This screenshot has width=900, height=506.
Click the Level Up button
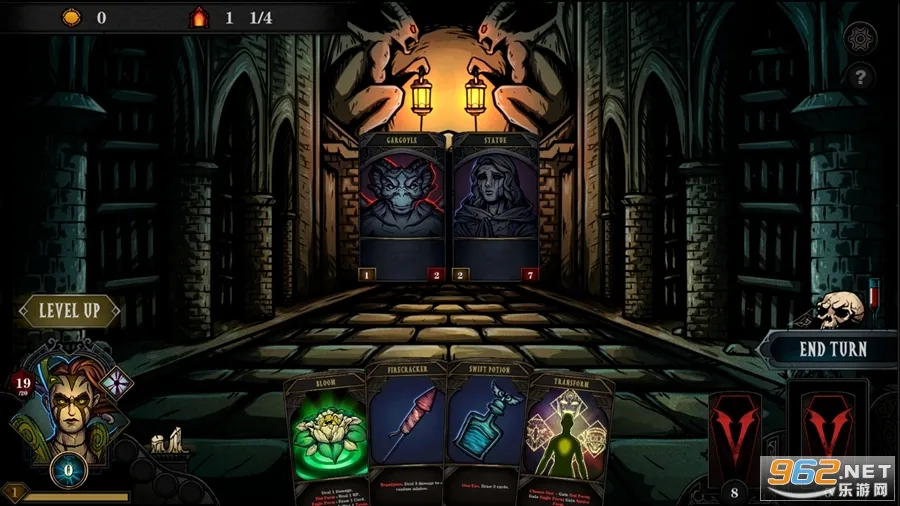[69, 311]
